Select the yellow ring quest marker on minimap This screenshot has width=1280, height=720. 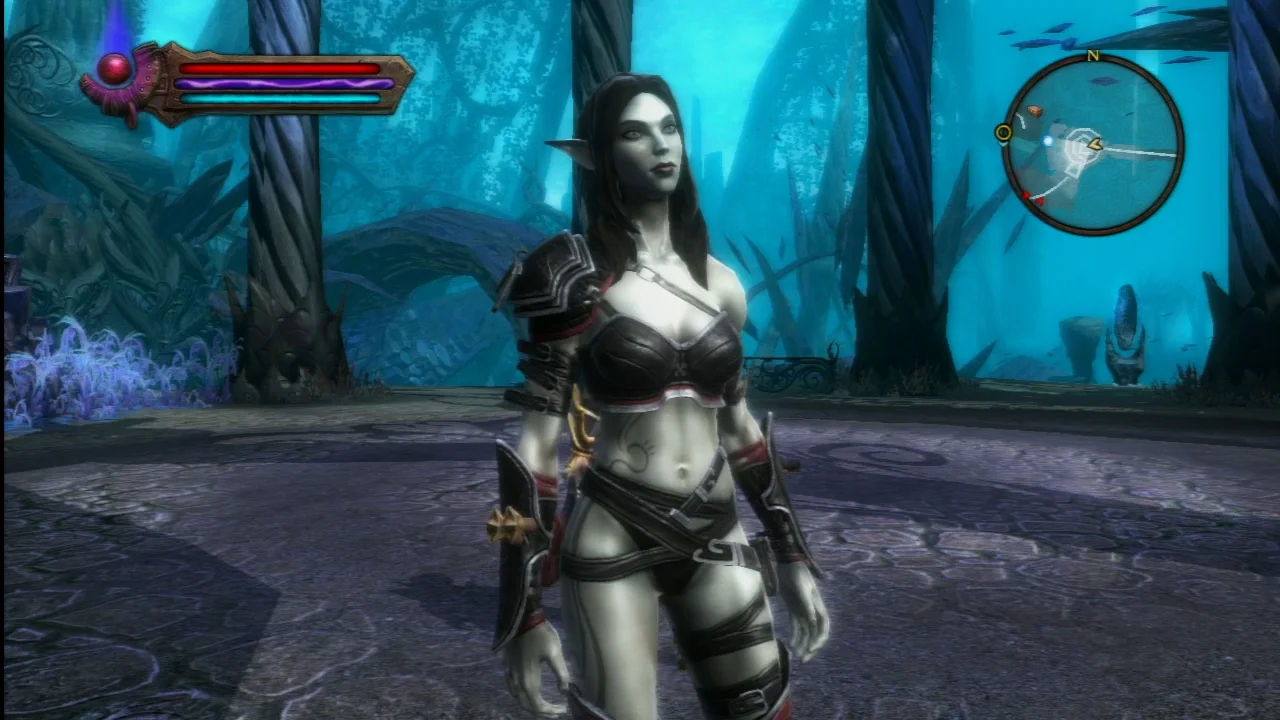pyautogui.click(x=1003, y=133)
